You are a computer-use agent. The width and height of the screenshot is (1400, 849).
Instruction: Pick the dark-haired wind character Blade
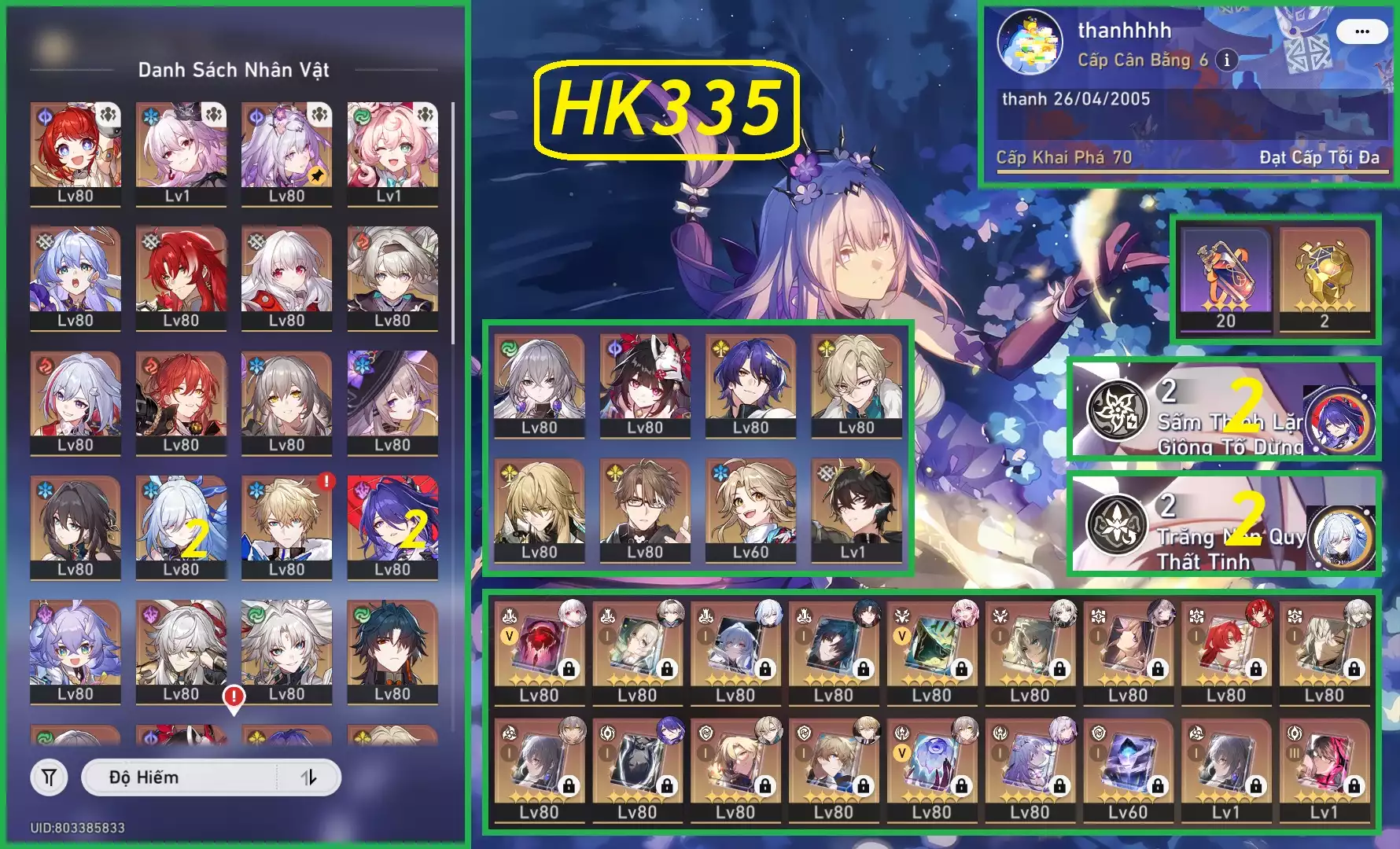(x=392, y=651)
